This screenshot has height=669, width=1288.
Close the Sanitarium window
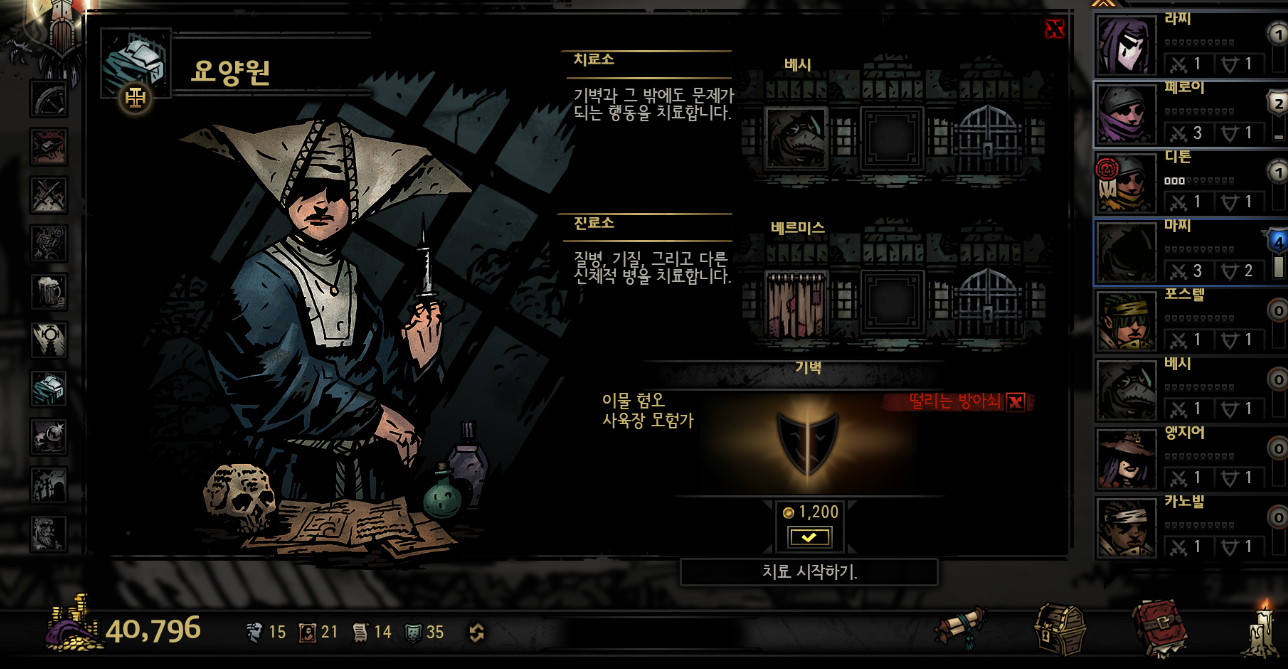[1054, 29]
